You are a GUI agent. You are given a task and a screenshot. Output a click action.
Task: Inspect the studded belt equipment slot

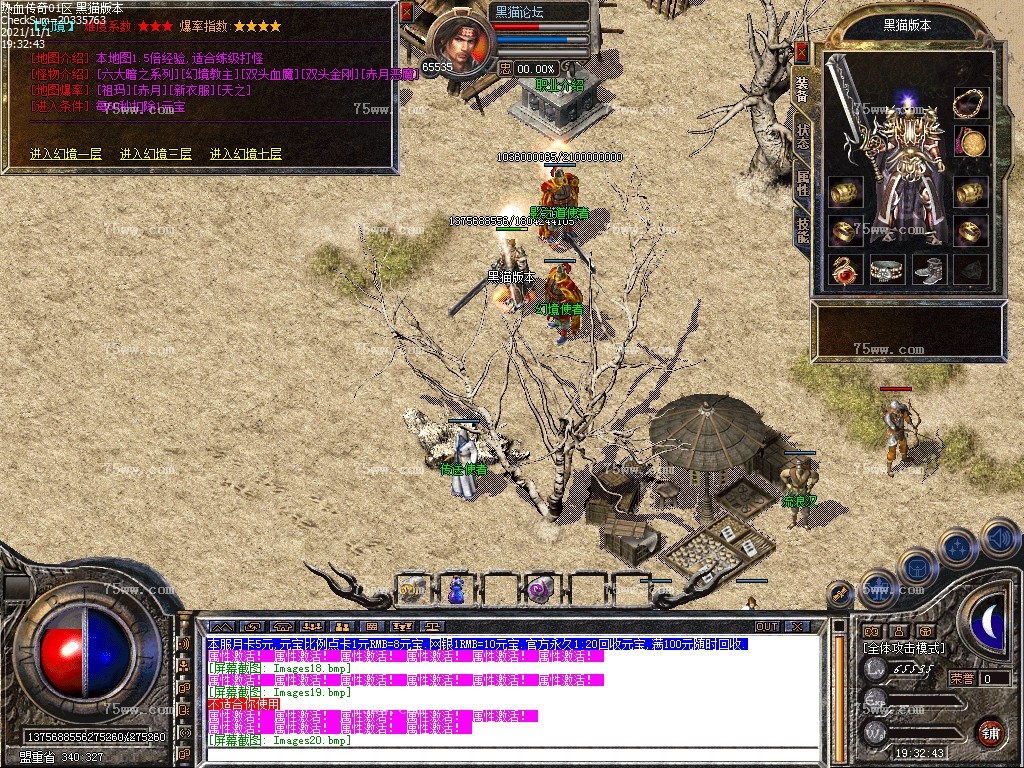pos(887,269)
